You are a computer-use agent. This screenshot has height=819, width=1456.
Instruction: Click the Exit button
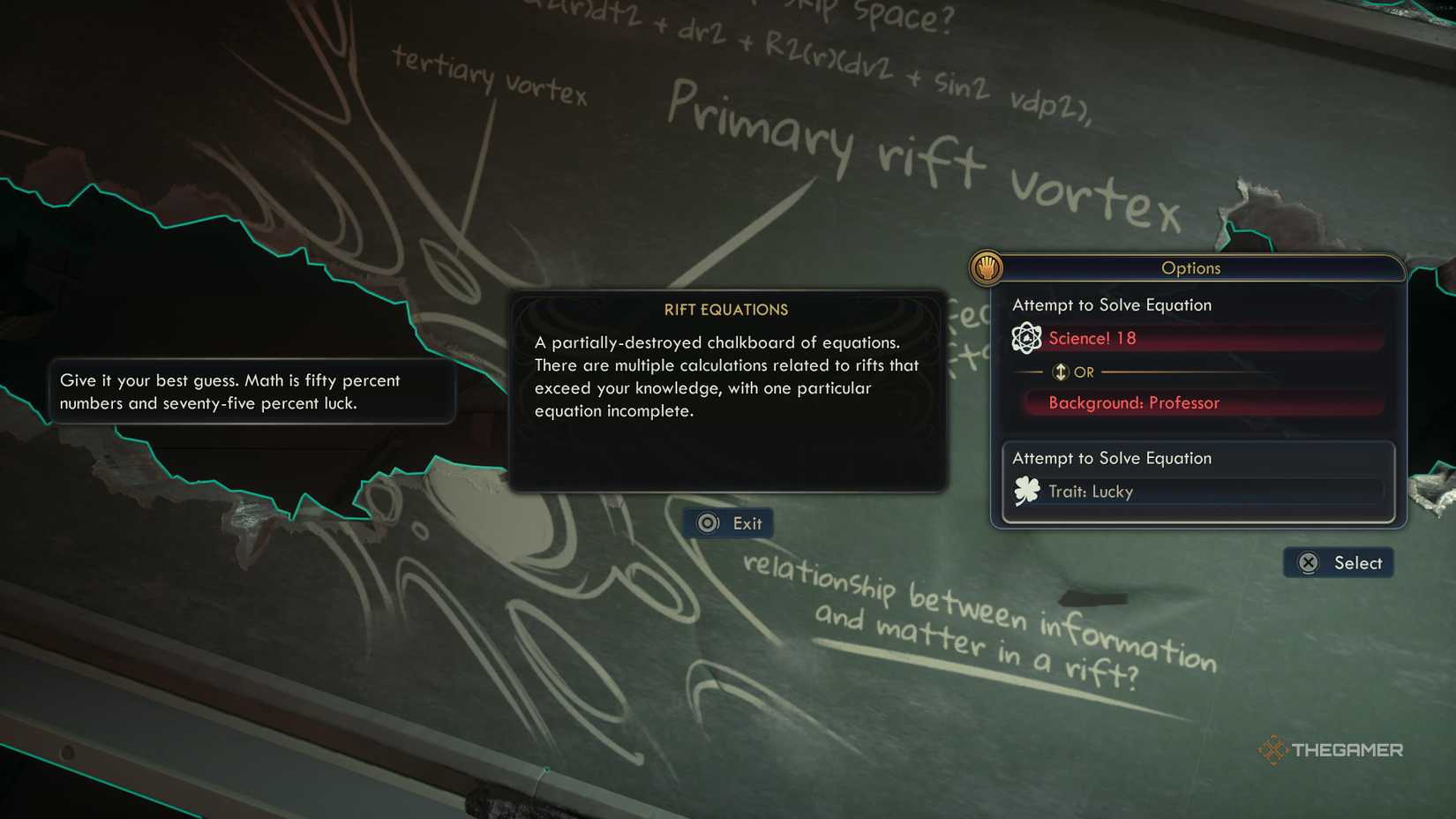point(728,522)
